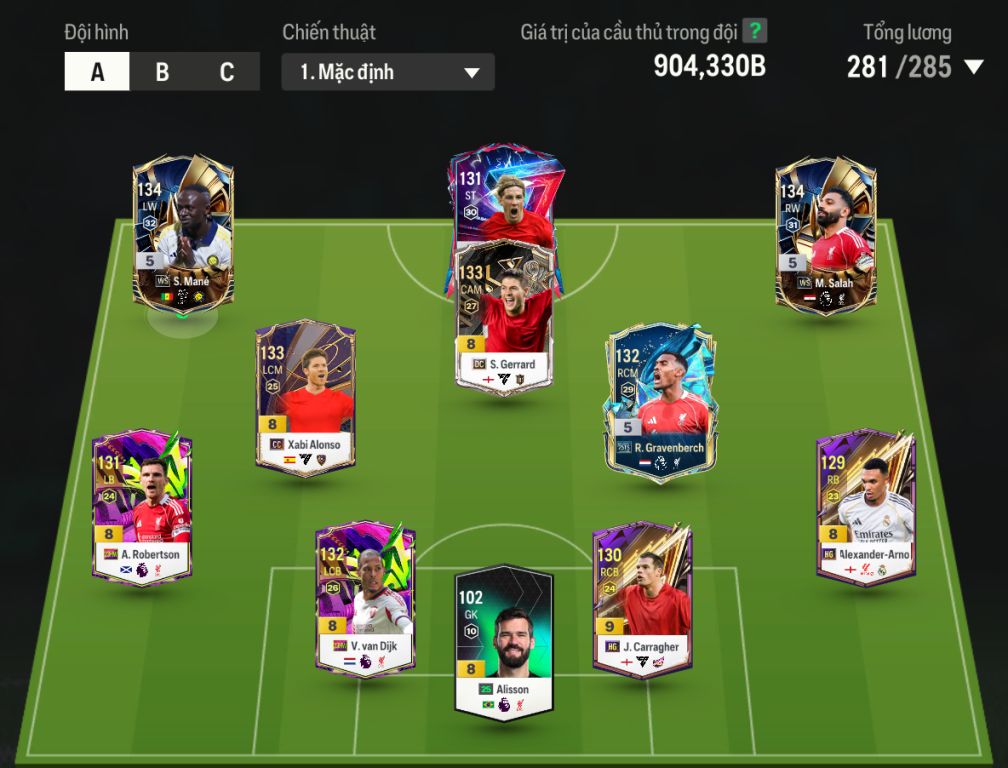1008x768 pixels.
Task: Switch to squad tab C
Action: (x=227, y=72)
